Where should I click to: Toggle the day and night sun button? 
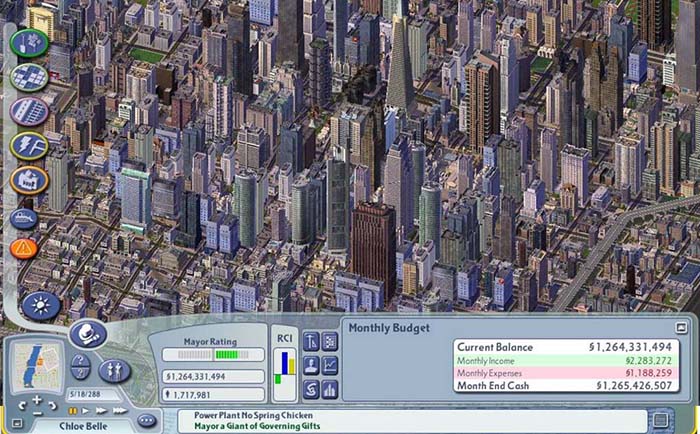click(x=41, y=304)
